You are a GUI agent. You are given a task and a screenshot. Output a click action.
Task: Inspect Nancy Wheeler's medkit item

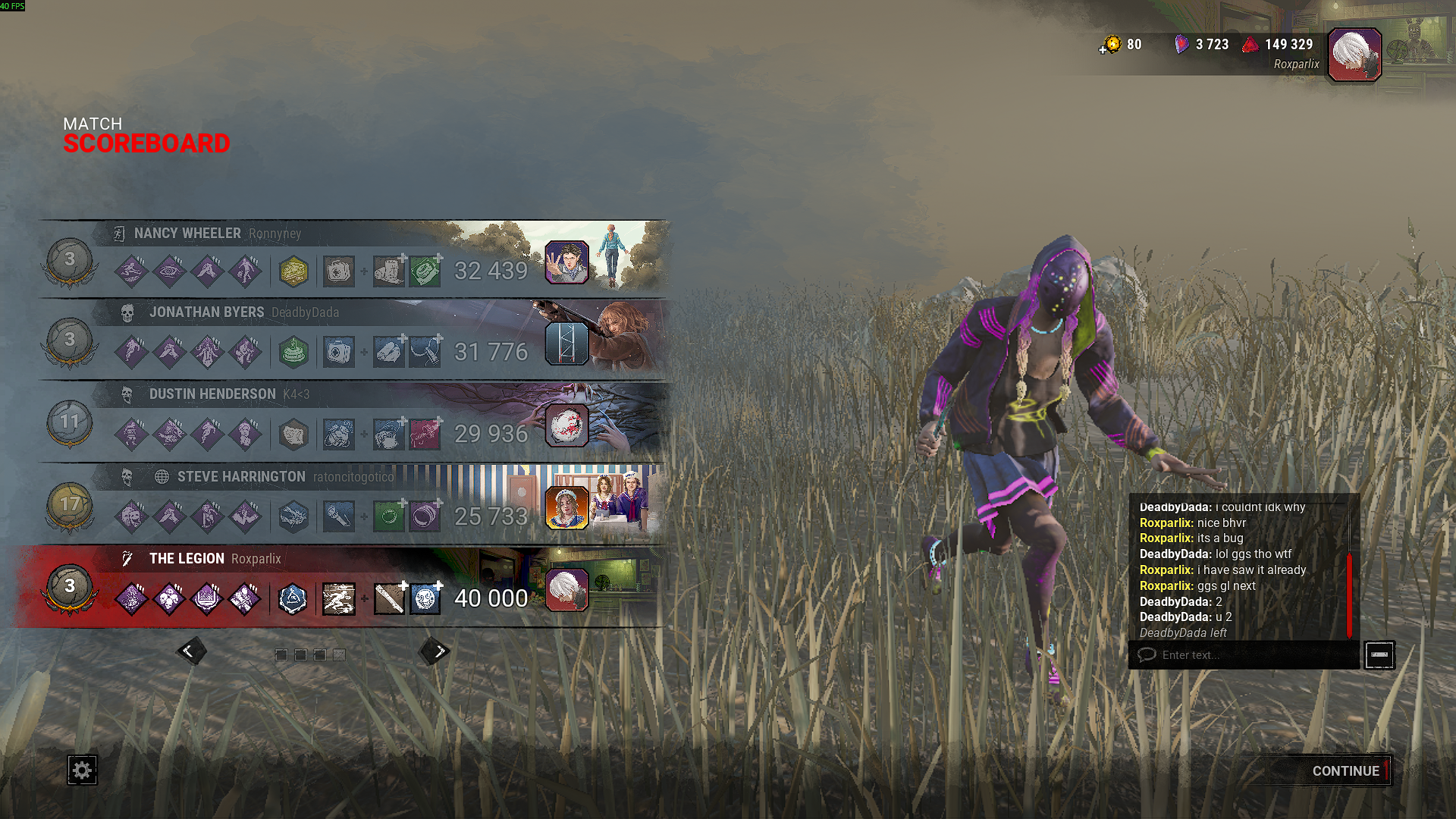pos(339,271)
